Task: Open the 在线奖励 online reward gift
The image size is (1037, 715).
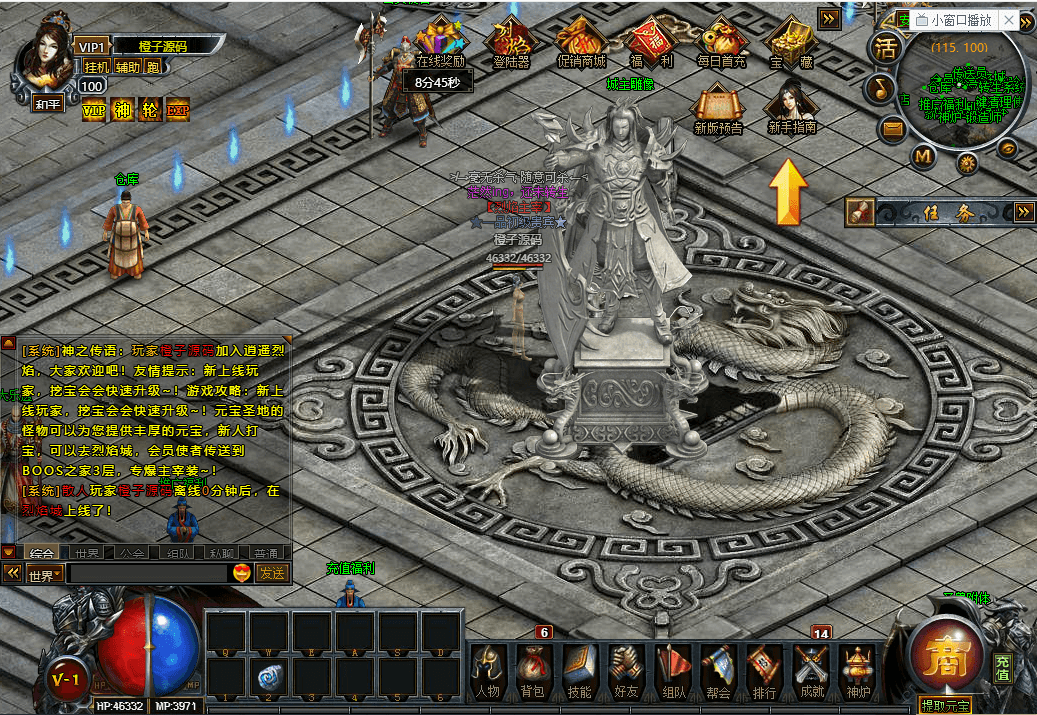Action: pyautogui.click(x=441, y=41)
